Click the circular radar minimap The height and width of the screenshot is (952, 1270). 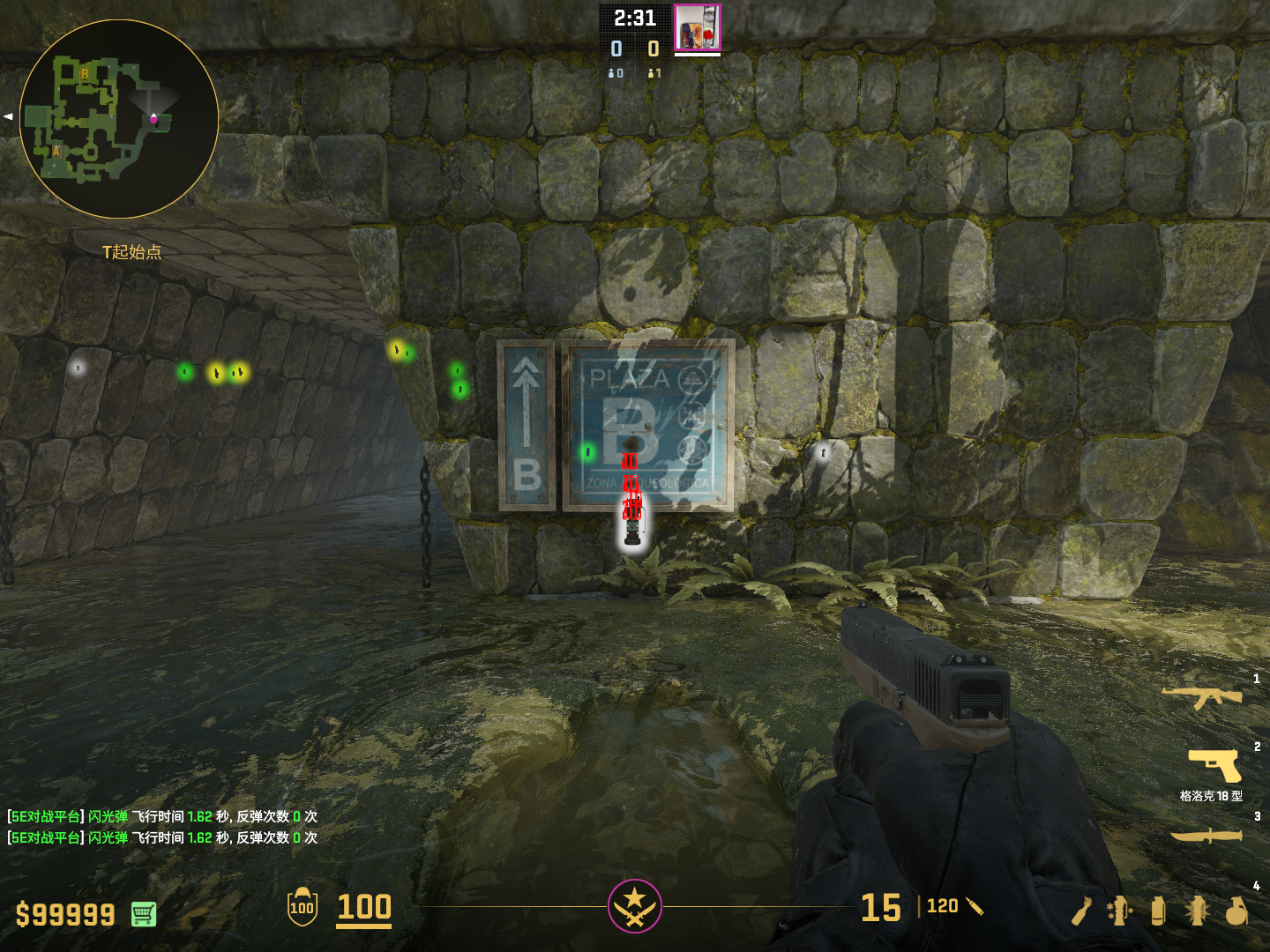tap(119, 119)
